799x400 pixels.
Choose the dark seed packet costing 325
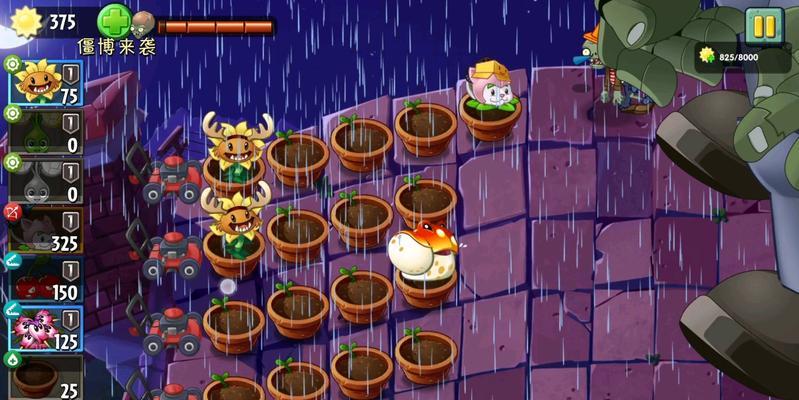click(46, 229)
